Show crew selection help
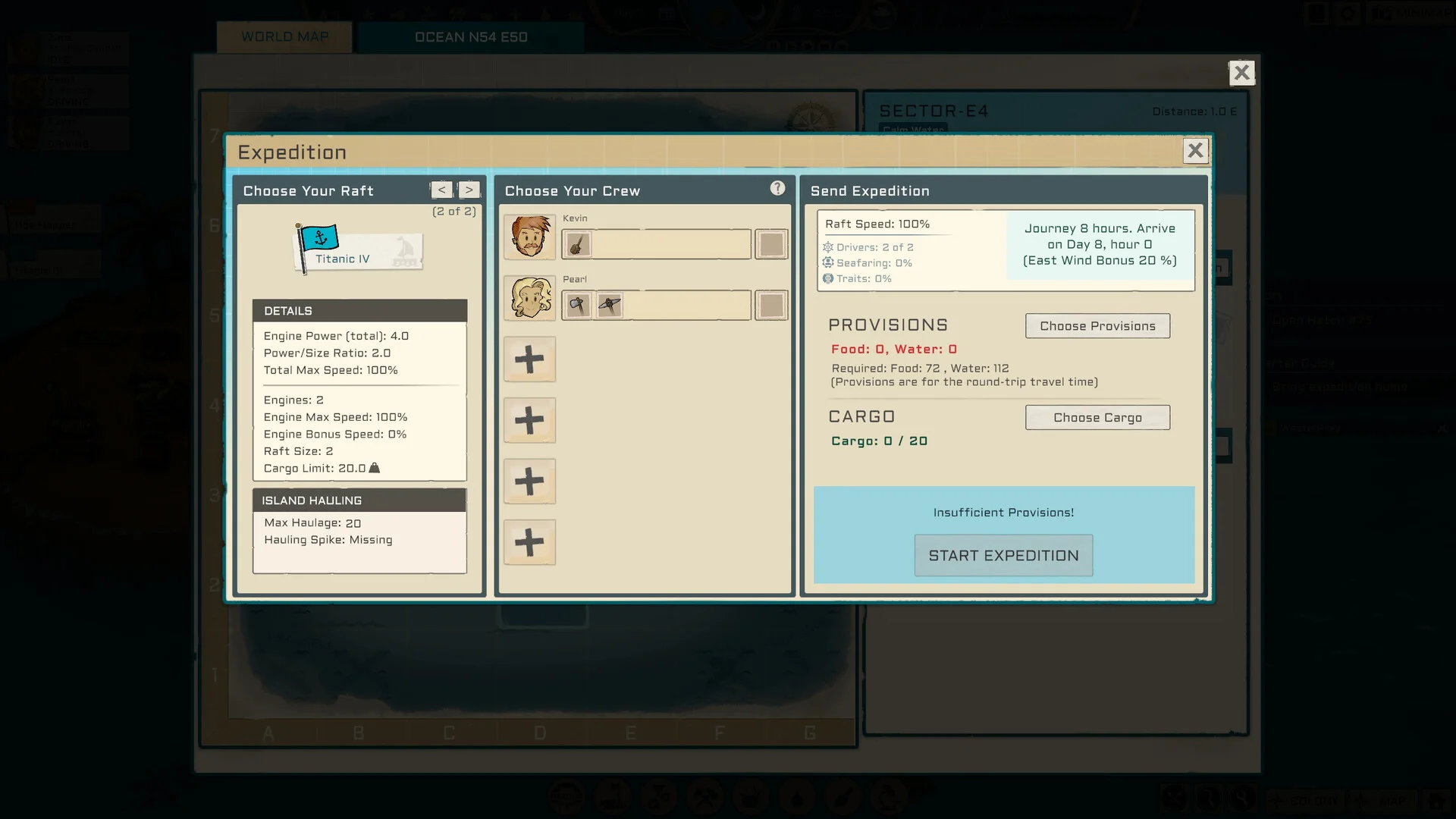This screenshot has height=819, width=1456. pyautogui.click(x=777, y=189)
